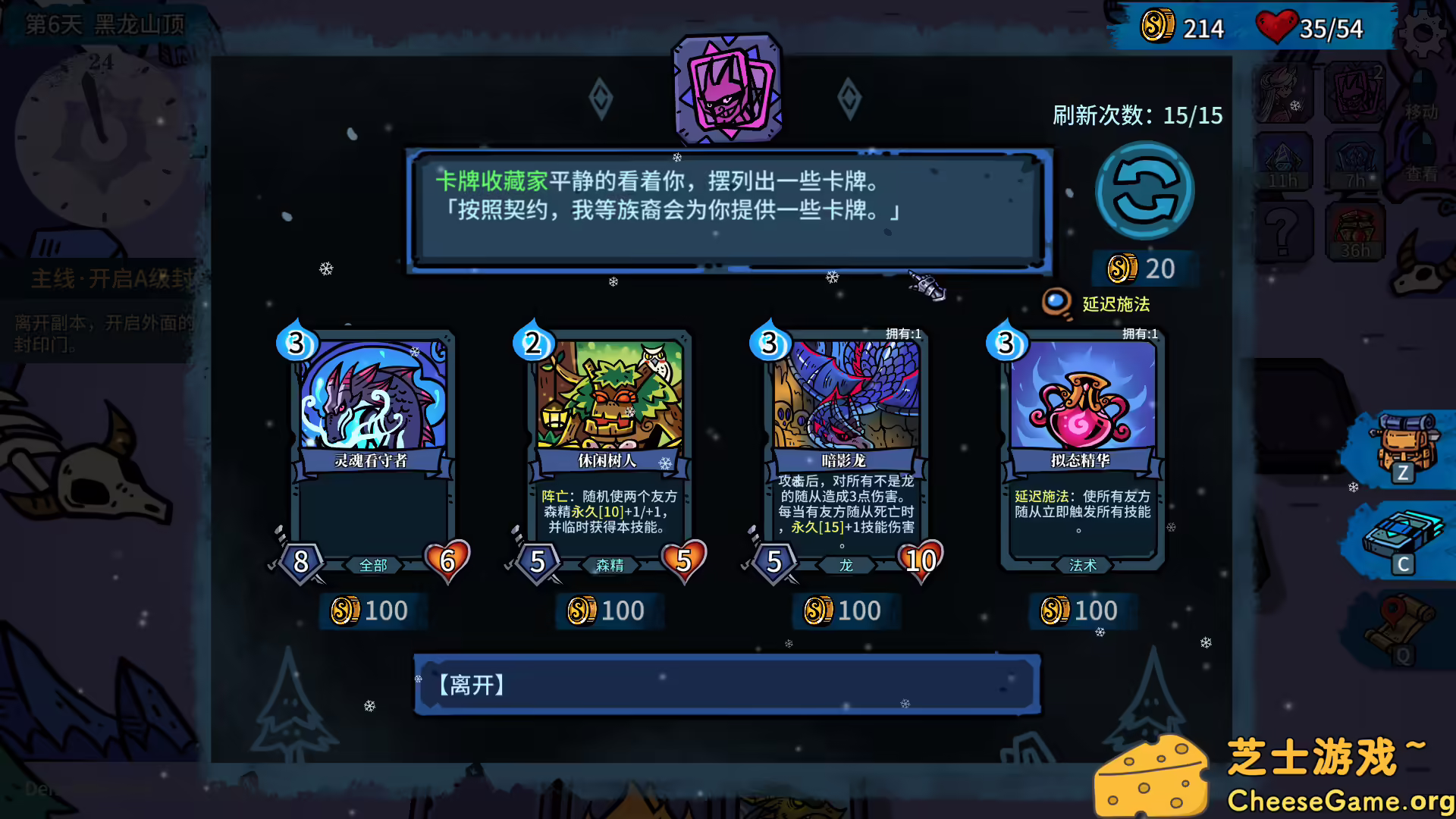Click the 7h timer icon in sidebar
Screen dimensions: 1456x819
(x=1356, y=162)
